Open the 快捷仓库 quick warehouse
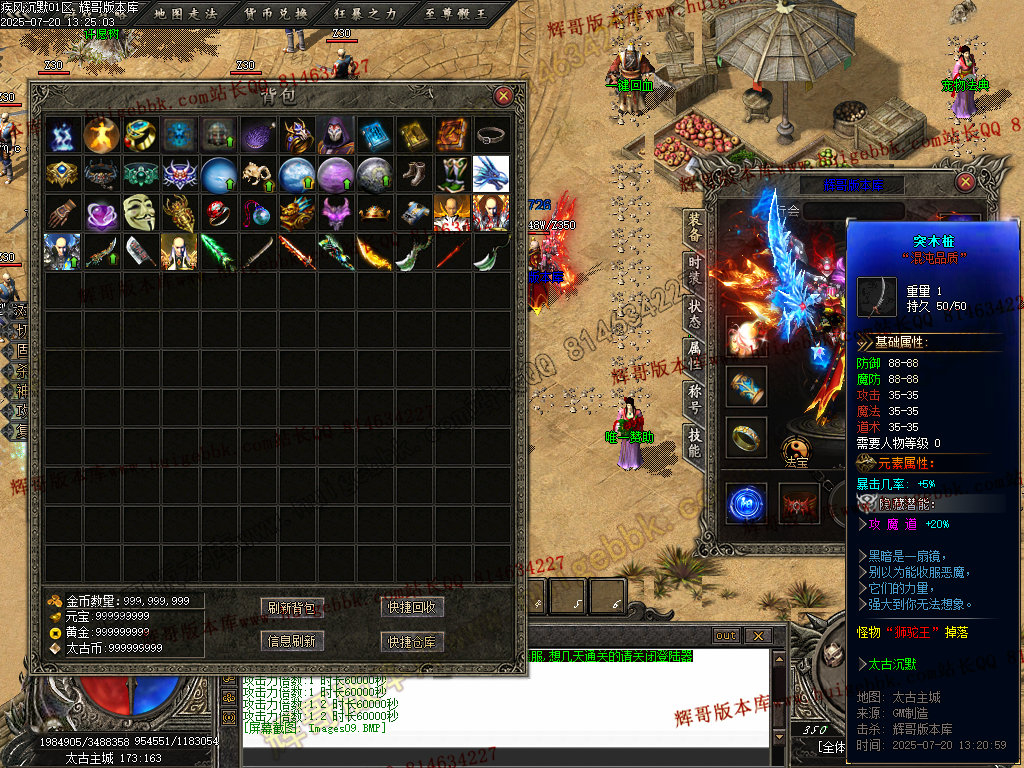 412,641
